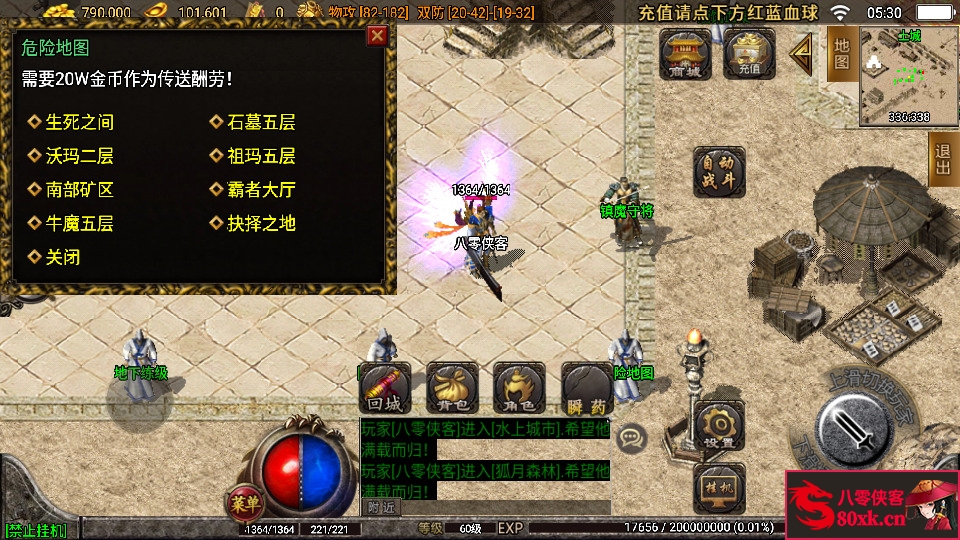
Task: Click the 关闭 option in the dialog
Action: [x=62, y=257]
